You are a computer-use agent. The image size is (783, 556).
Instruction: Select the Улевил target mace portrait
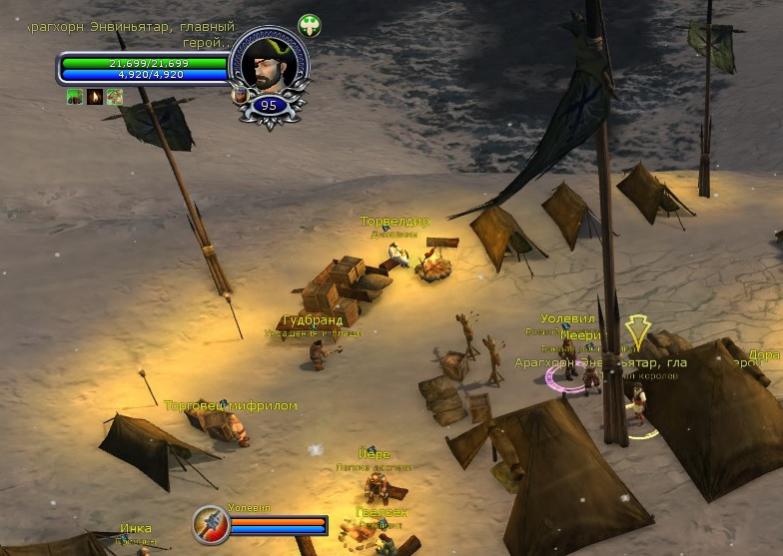pos(212,525)
